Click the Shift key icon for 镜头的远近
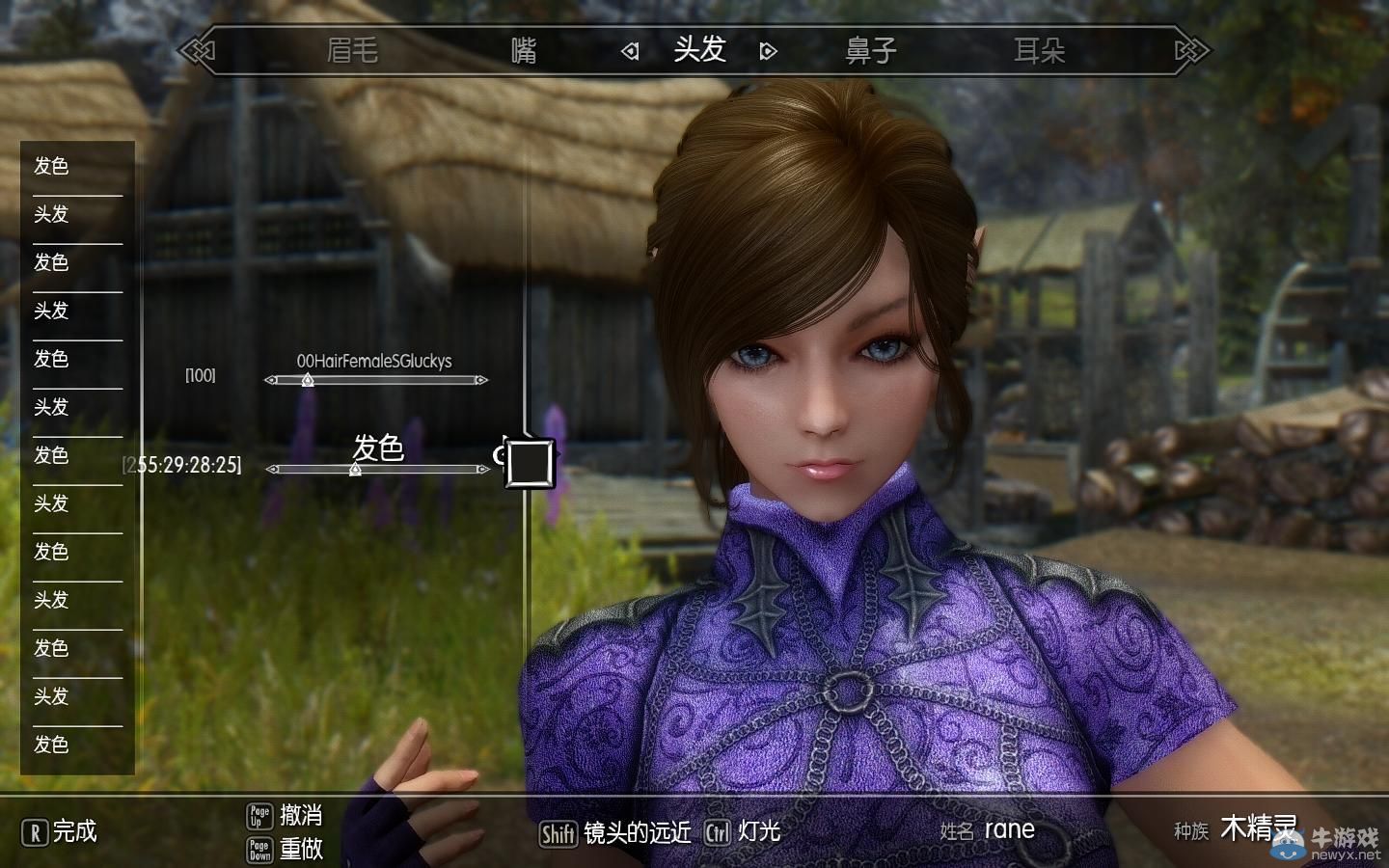Image resolution: width=1389 pixels, height=868 pixels. (557, 831)
